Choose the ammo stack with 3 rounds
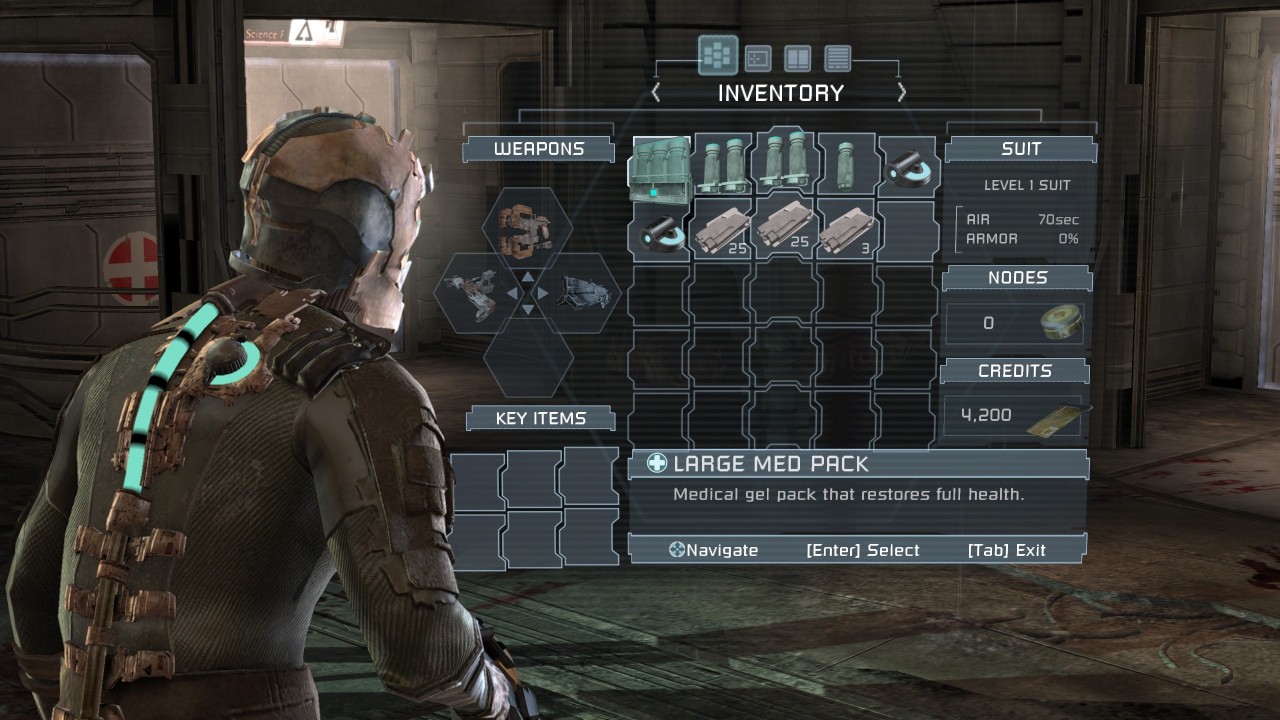The height and width of the screenshot is (720, 1280). click(x=846, y=229)
